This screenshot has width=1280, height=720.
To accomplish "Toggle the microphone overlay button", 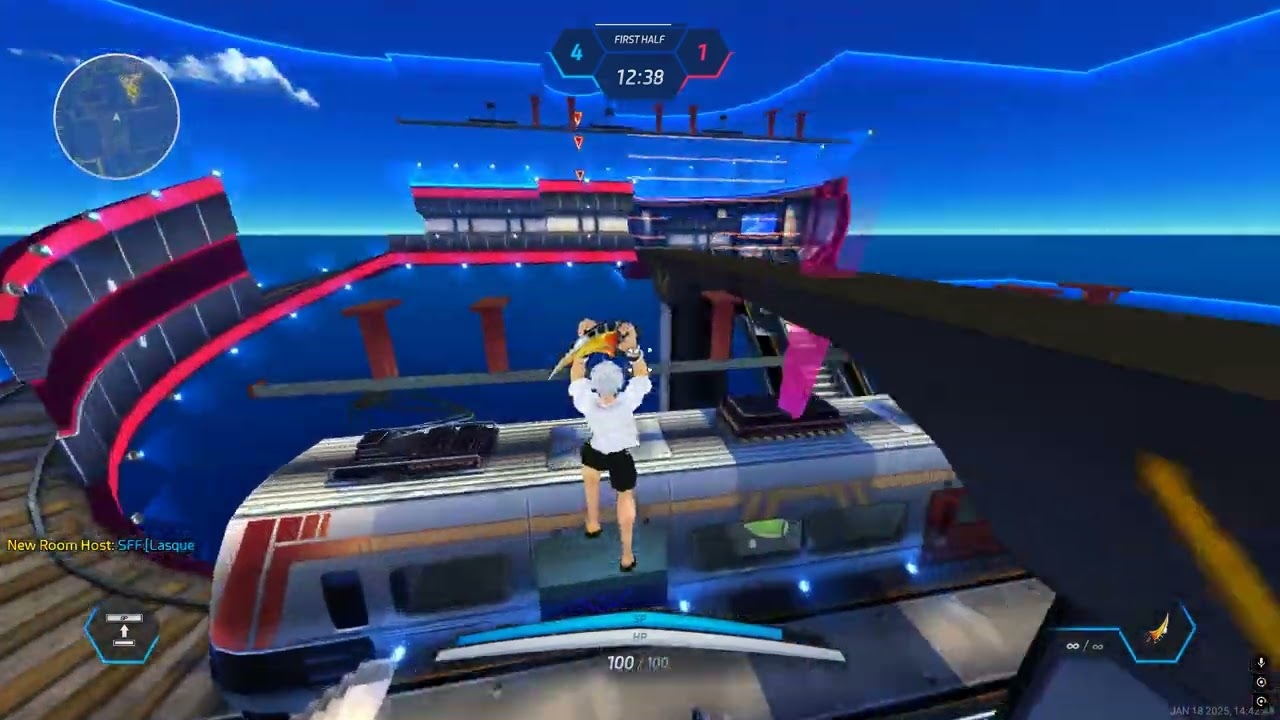I will point(1261,663).
